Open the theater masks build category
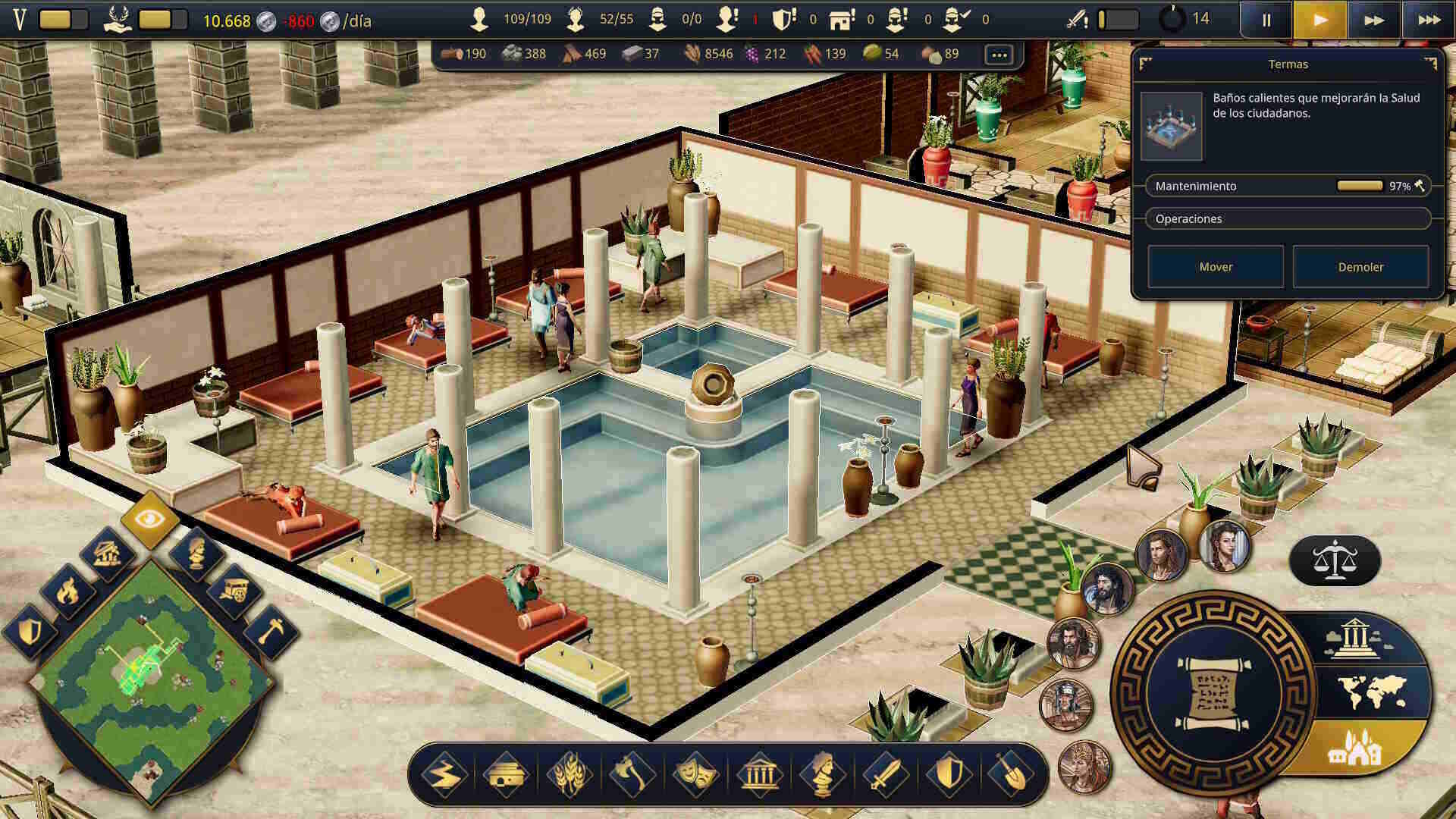This screenshot has width=1456, height=819. [695, 775]
